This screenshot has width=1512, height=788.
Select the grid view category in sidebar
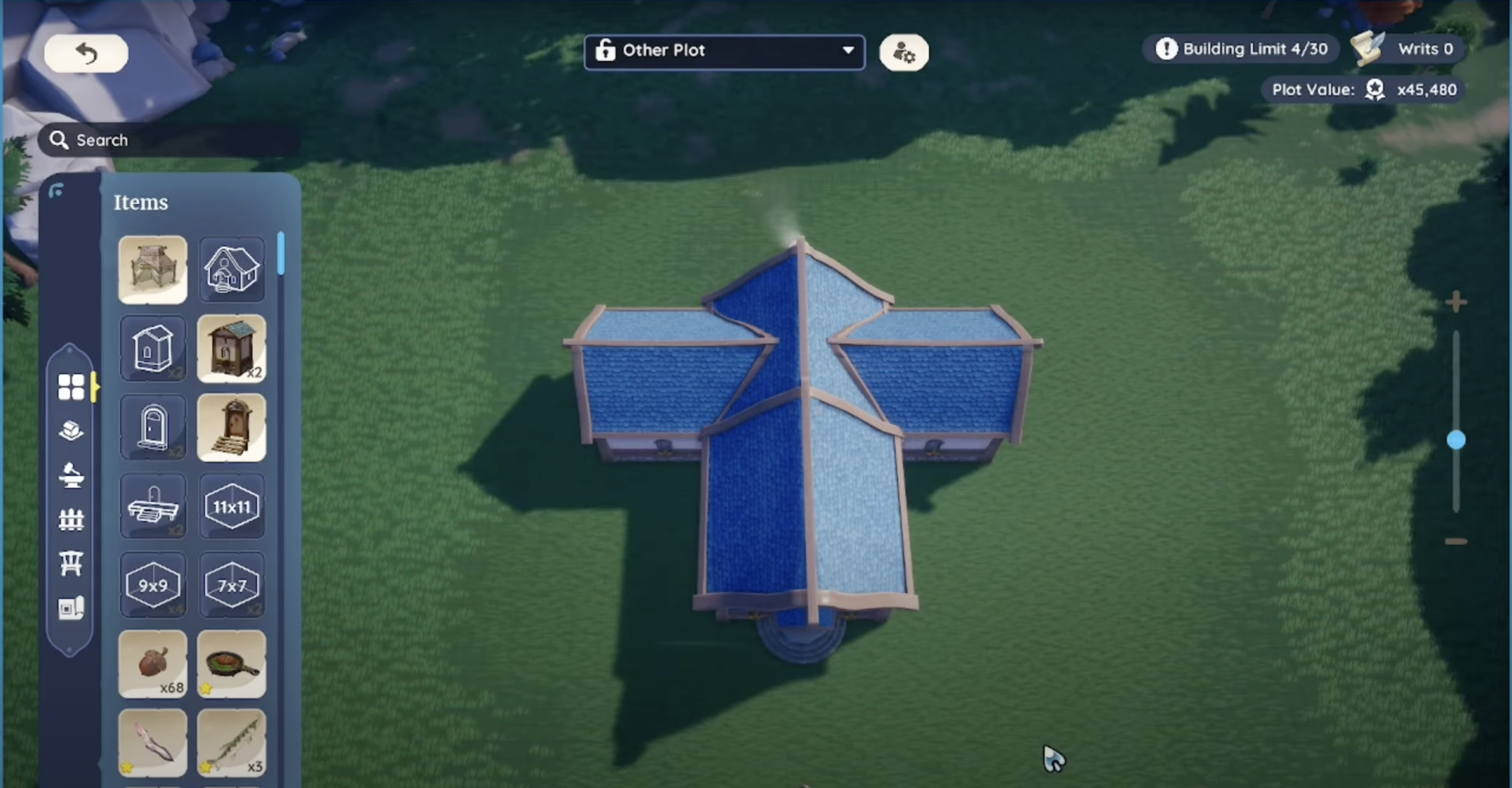pos(71,386)
